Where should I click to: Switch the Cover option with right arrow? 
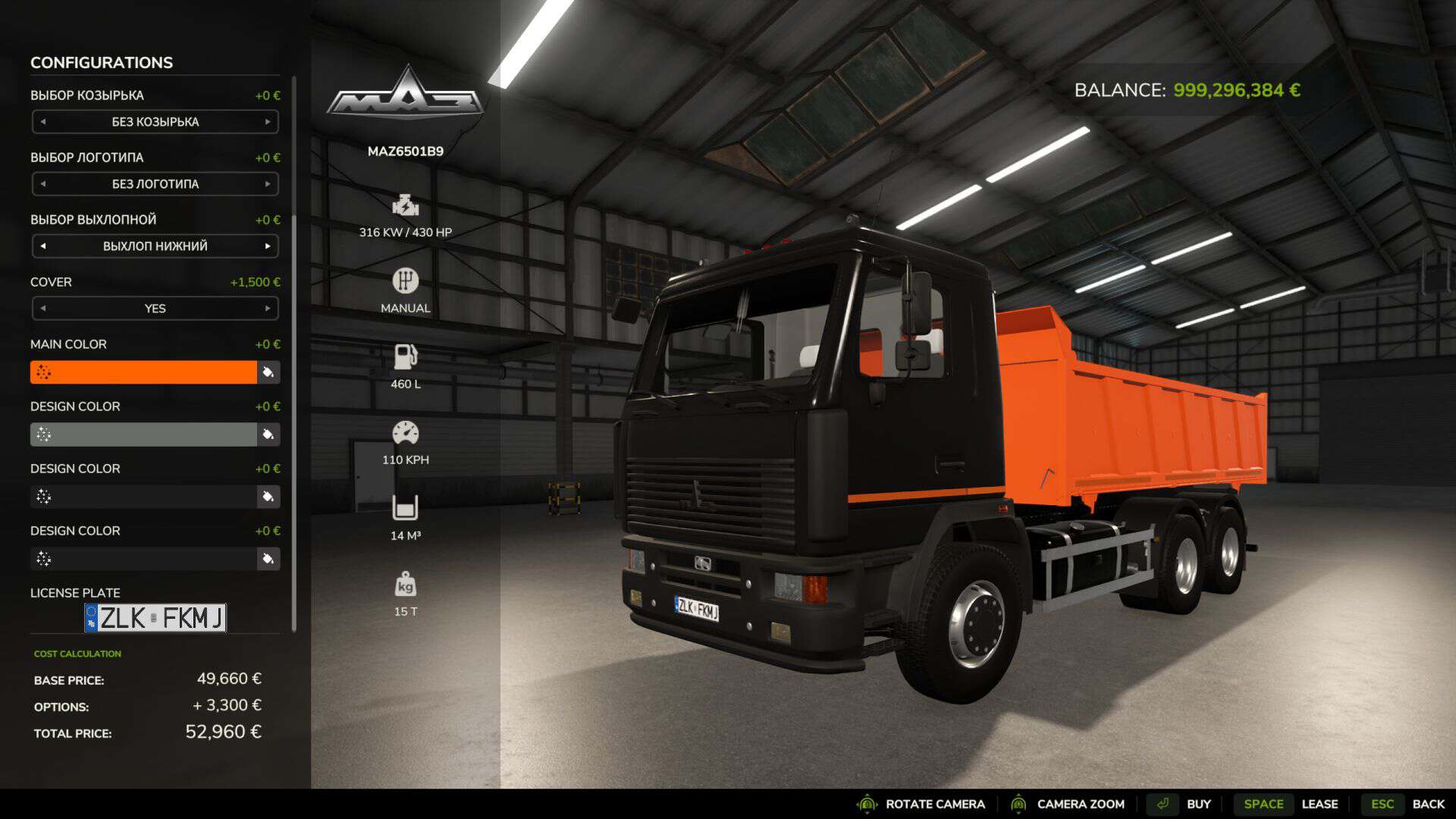[268, 309]
